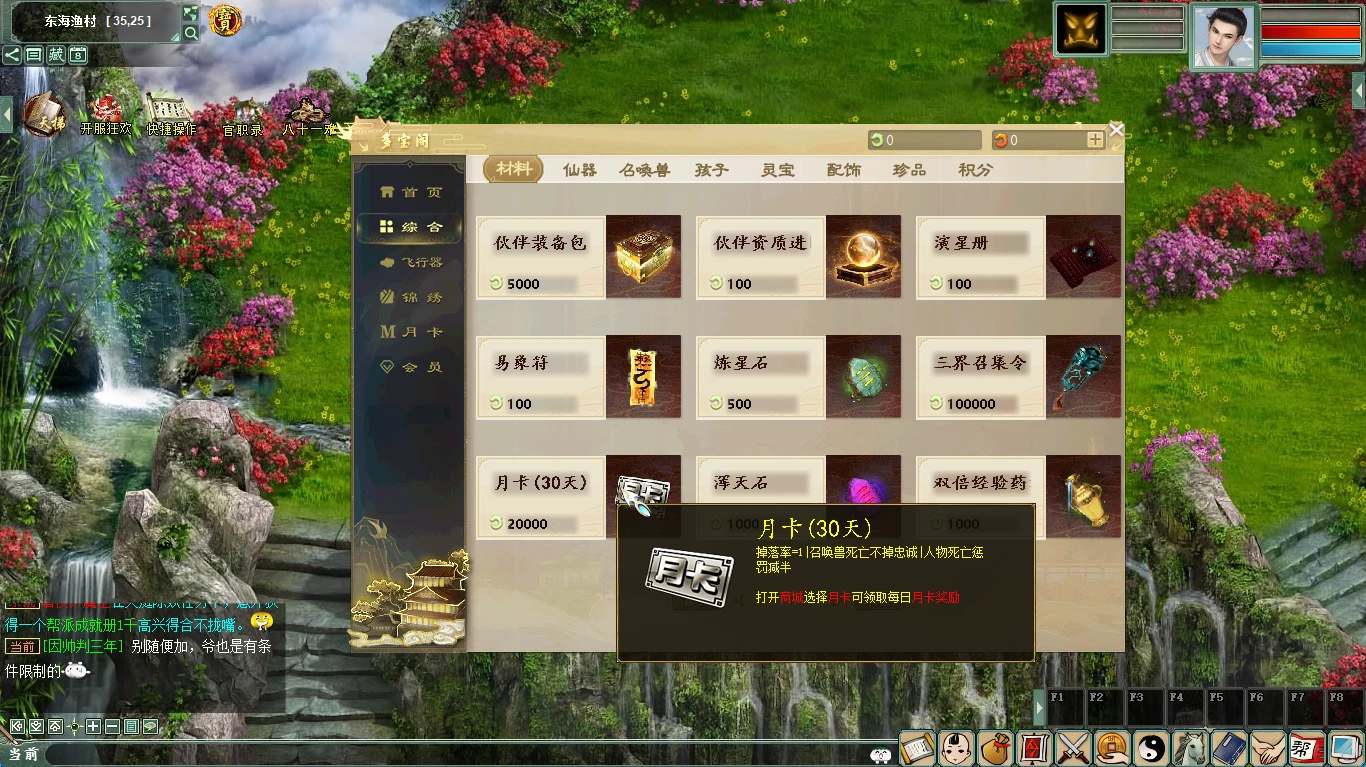Open the 开服狂欢 launch event icon
Screen dimensions: 1366x767
(106, 109)
